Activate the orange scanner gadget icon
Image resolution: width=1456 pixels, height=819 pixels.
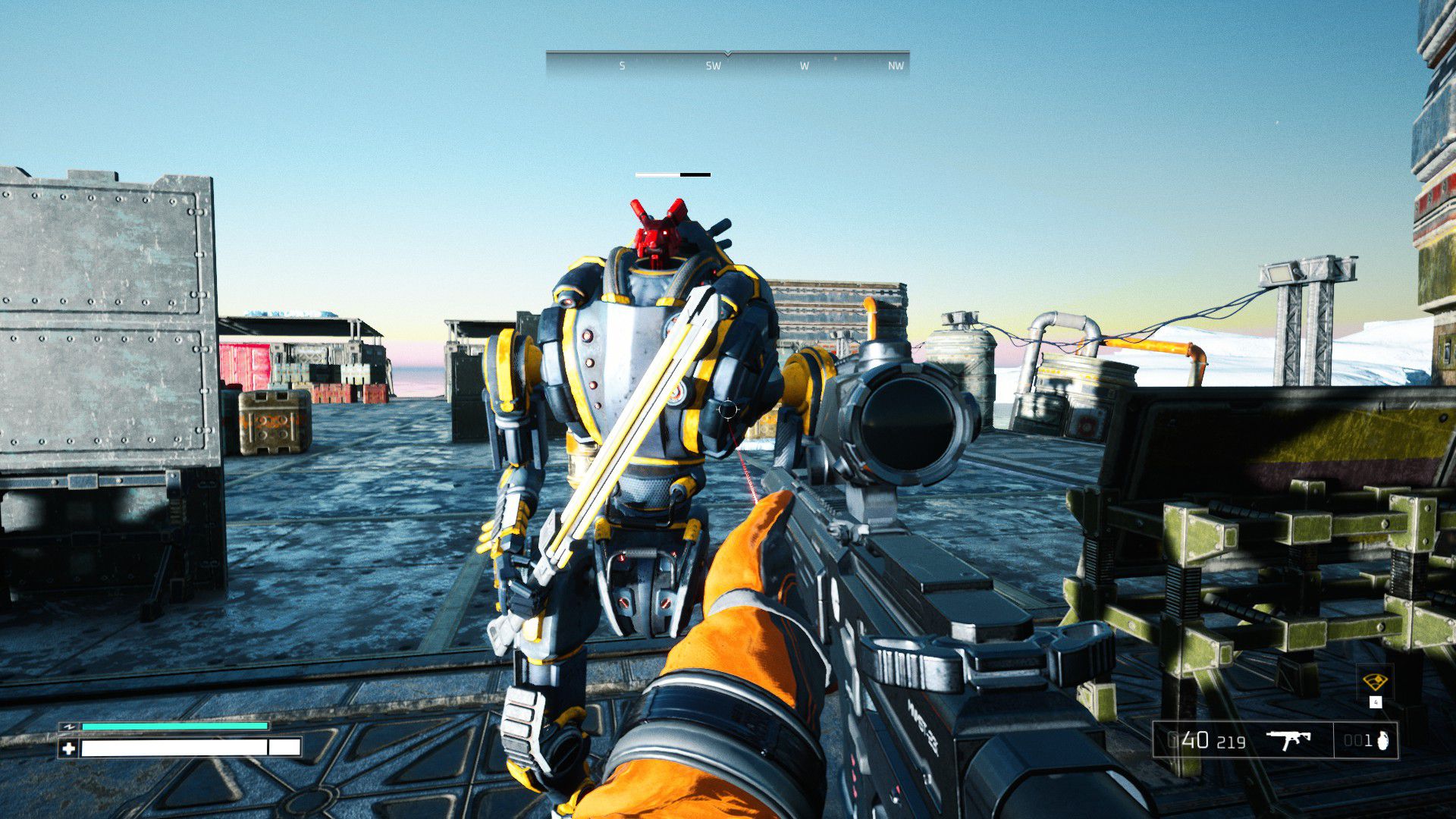(x=1375, y=681)
